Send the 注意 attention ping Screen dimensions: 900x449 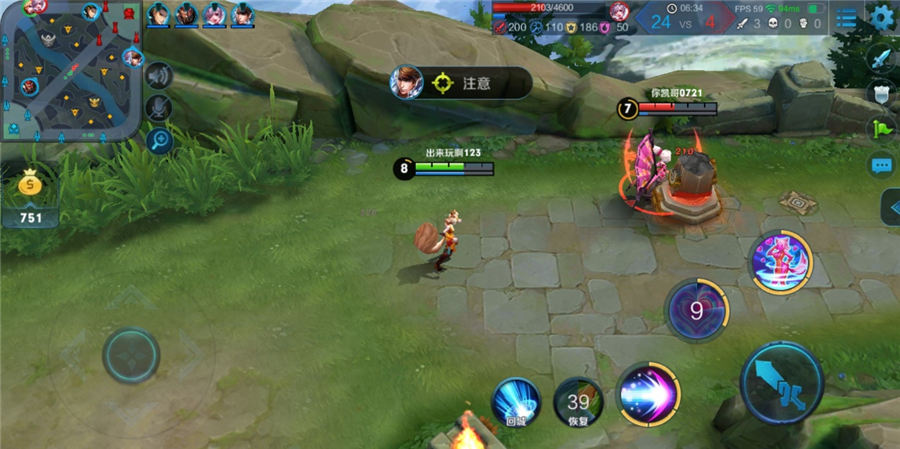[458, 83]
